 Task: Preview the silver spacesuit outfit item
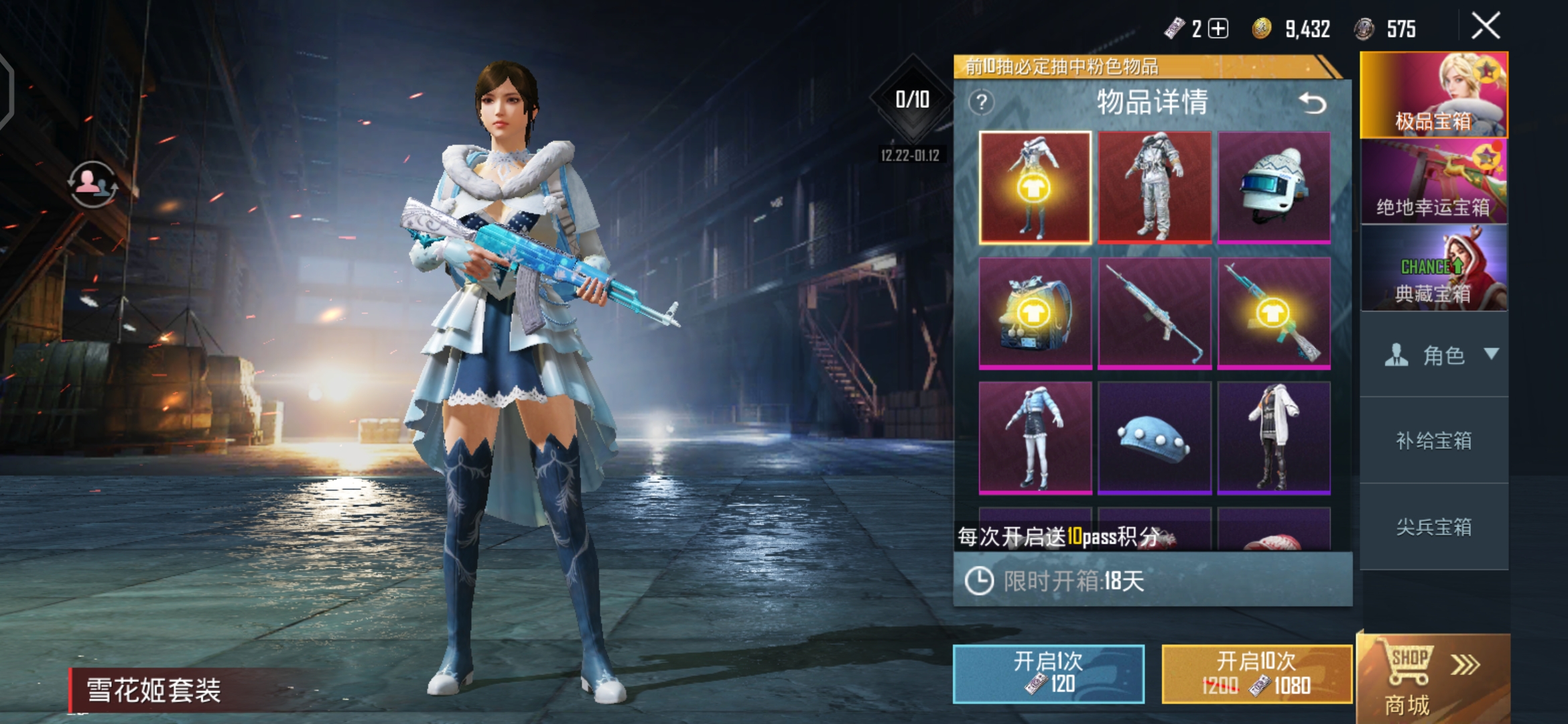pos(1155,187)
